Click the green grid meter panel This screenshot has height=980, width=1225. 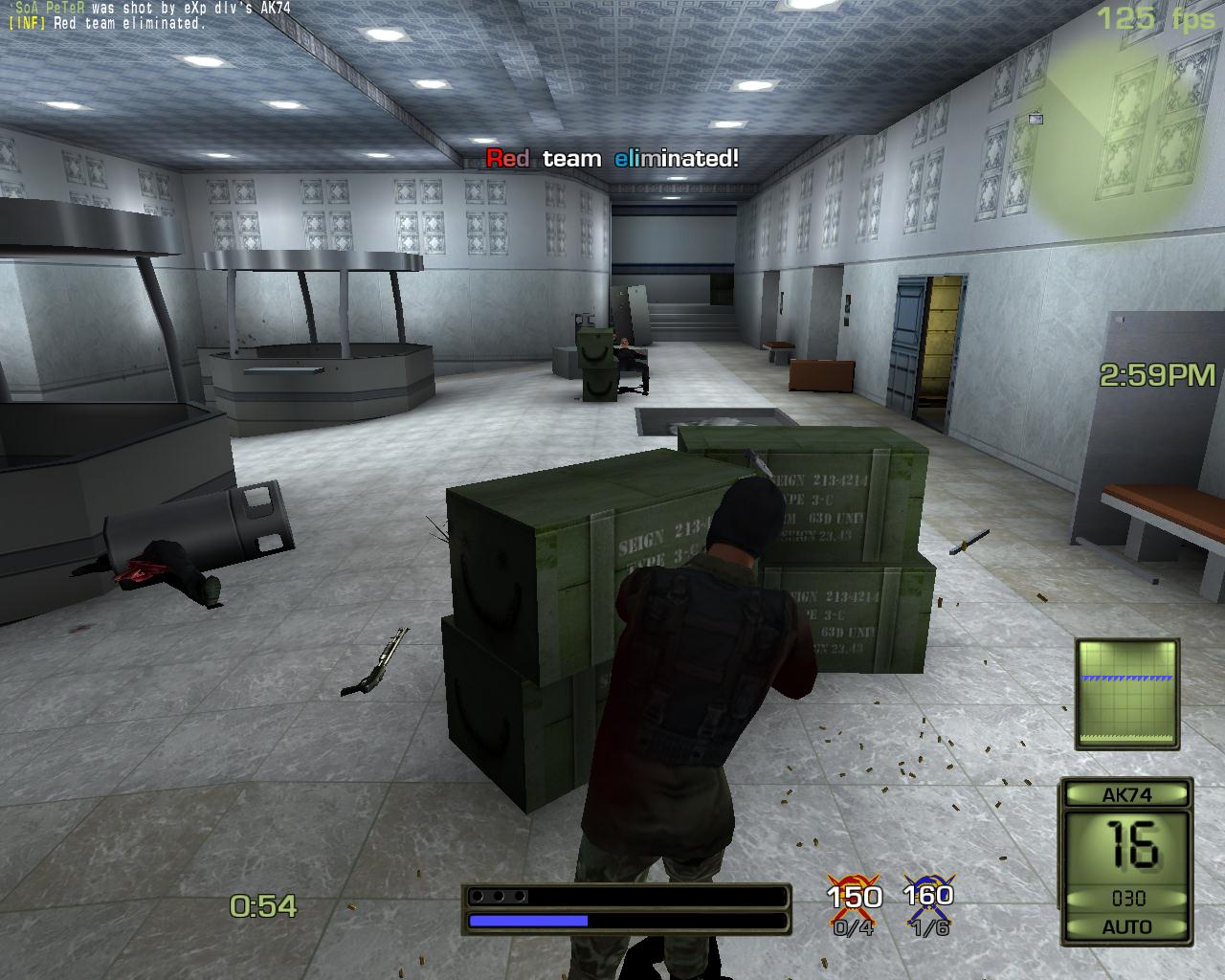click(1126, 694)
